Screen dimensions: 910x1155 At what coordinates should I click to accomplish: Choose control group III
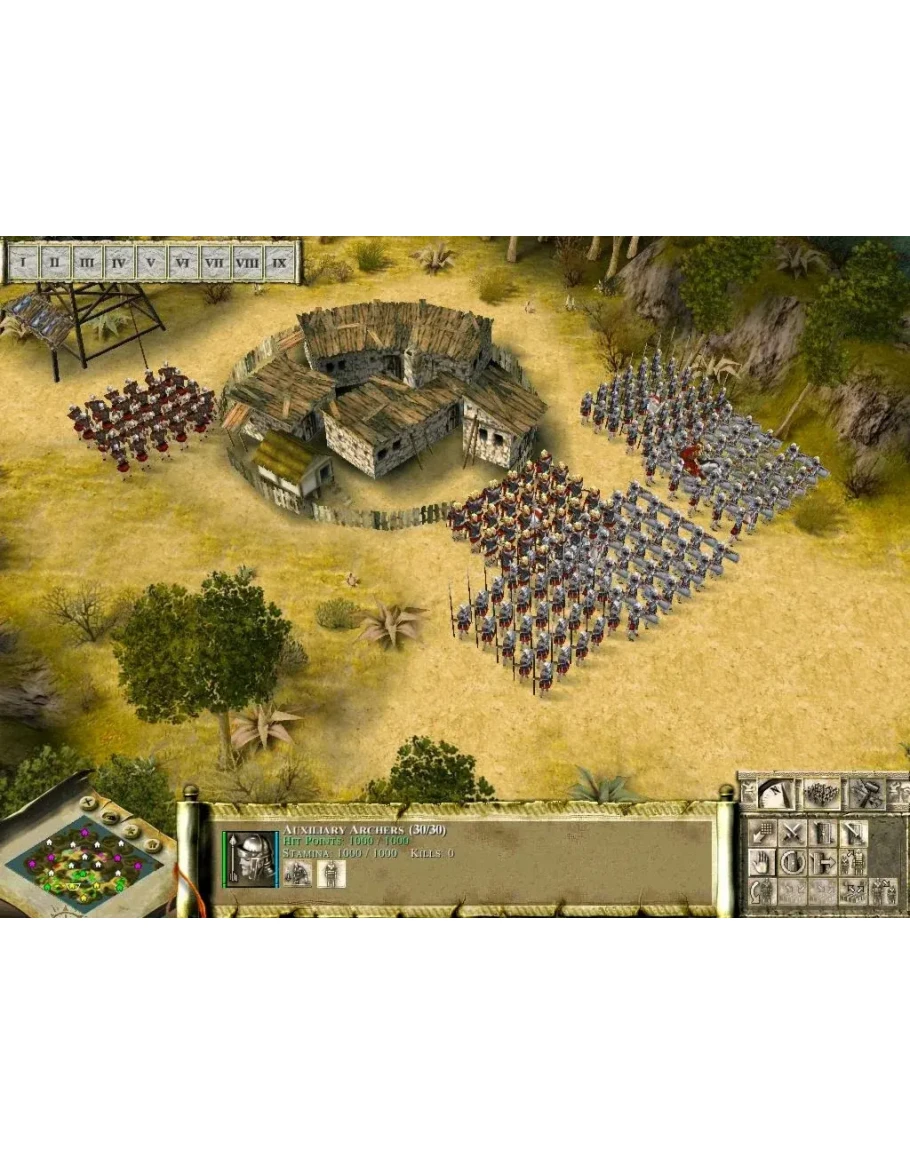(x=87, y=263)
